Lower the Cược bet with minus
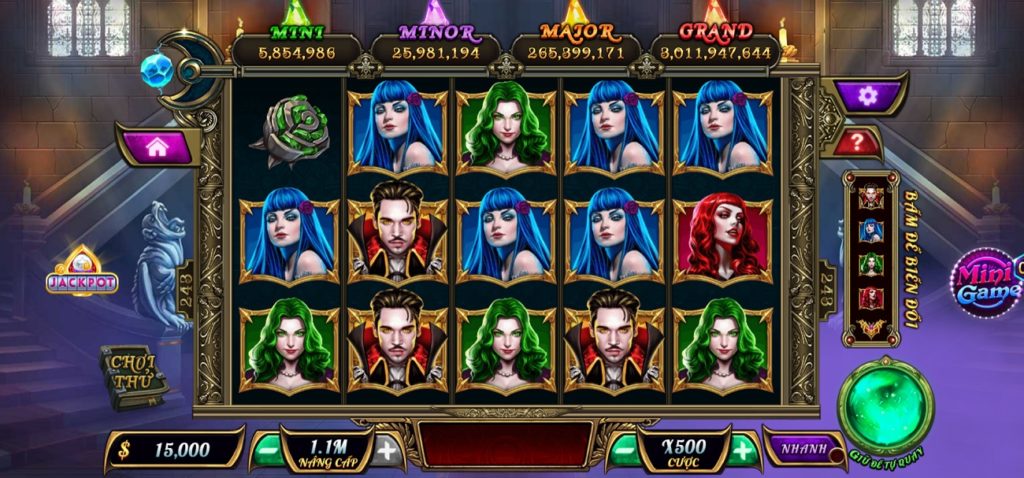Viewport: 1024px width, 478px height. click(x=625, y=450)
